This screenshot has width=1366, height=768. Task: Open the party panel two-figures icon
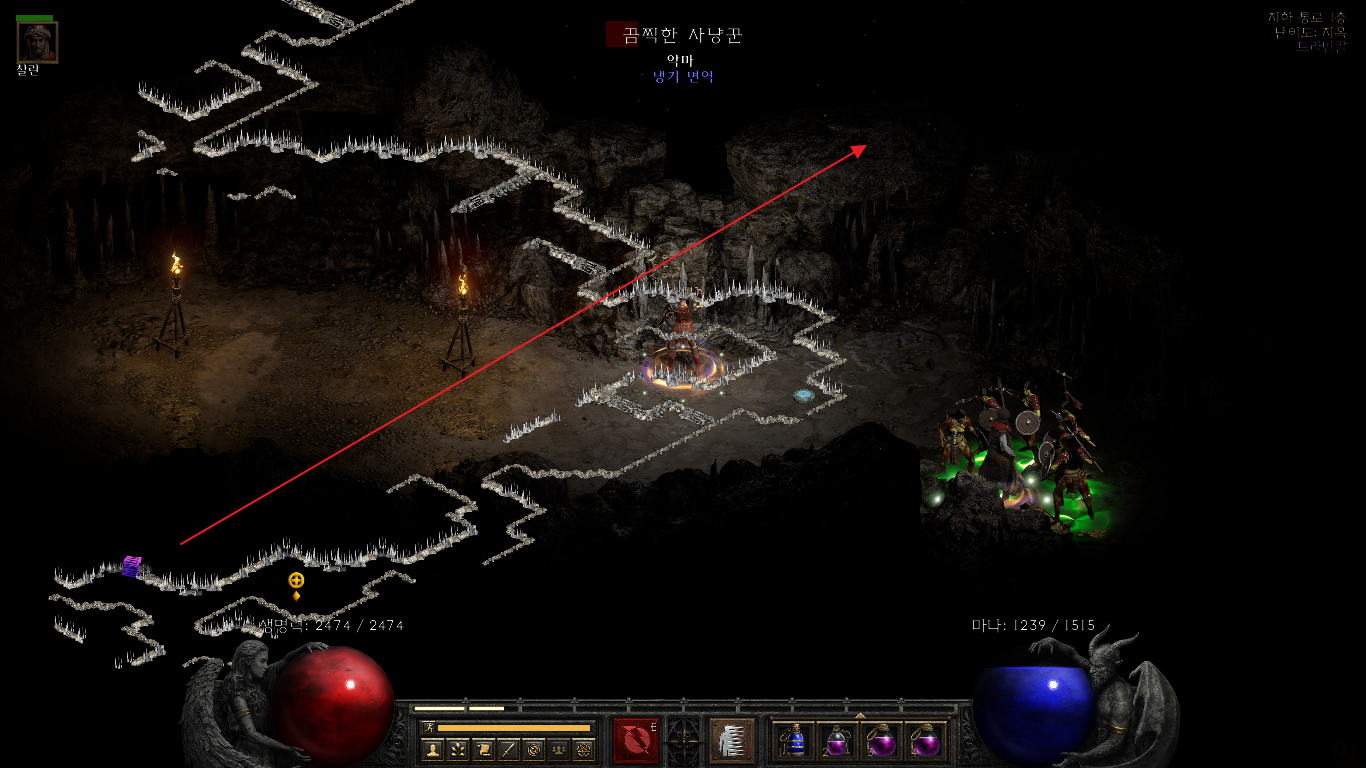pos(559,749)
